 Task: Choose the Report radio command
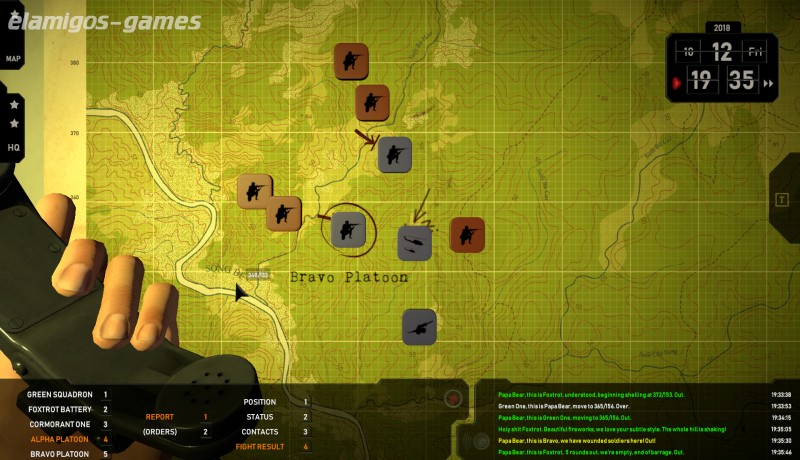click(160, 417)
